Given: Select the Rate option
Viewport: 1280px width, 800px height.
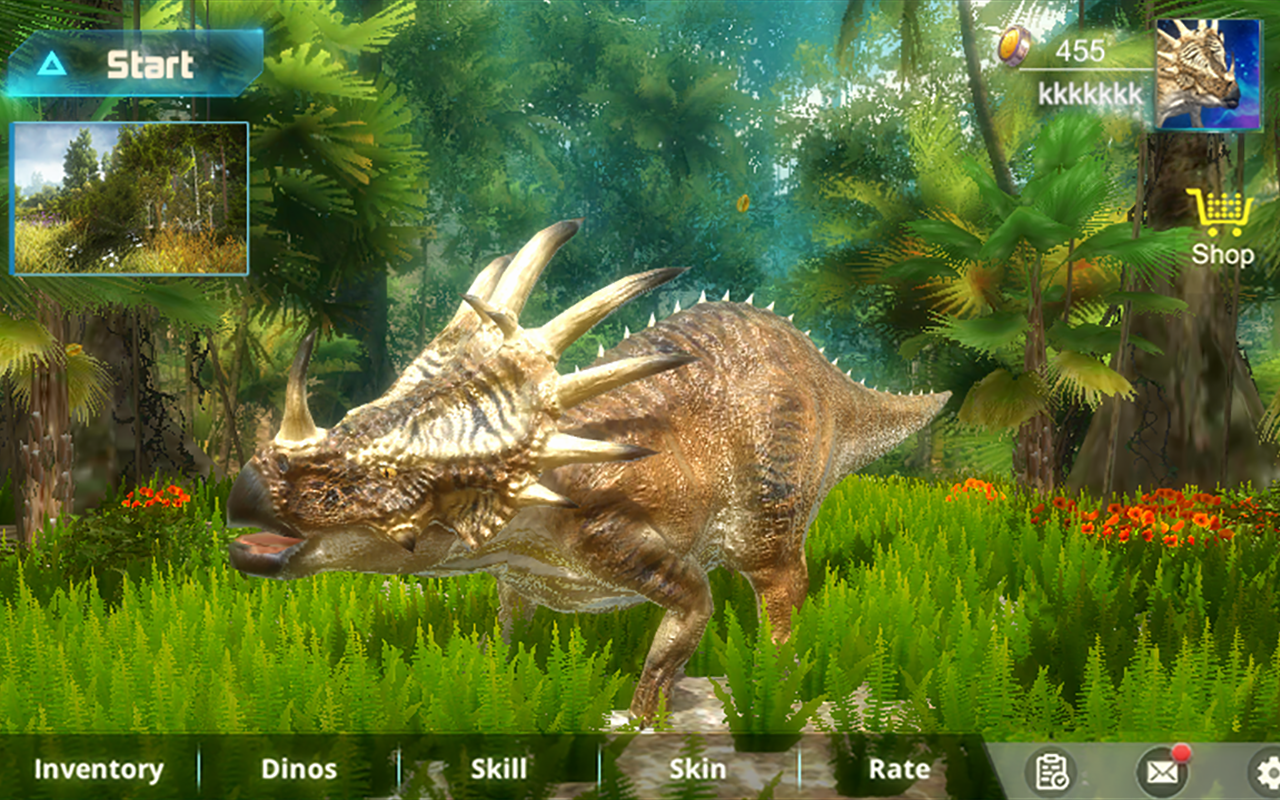Looking at the screenshot, I should [x=898, y=770].
